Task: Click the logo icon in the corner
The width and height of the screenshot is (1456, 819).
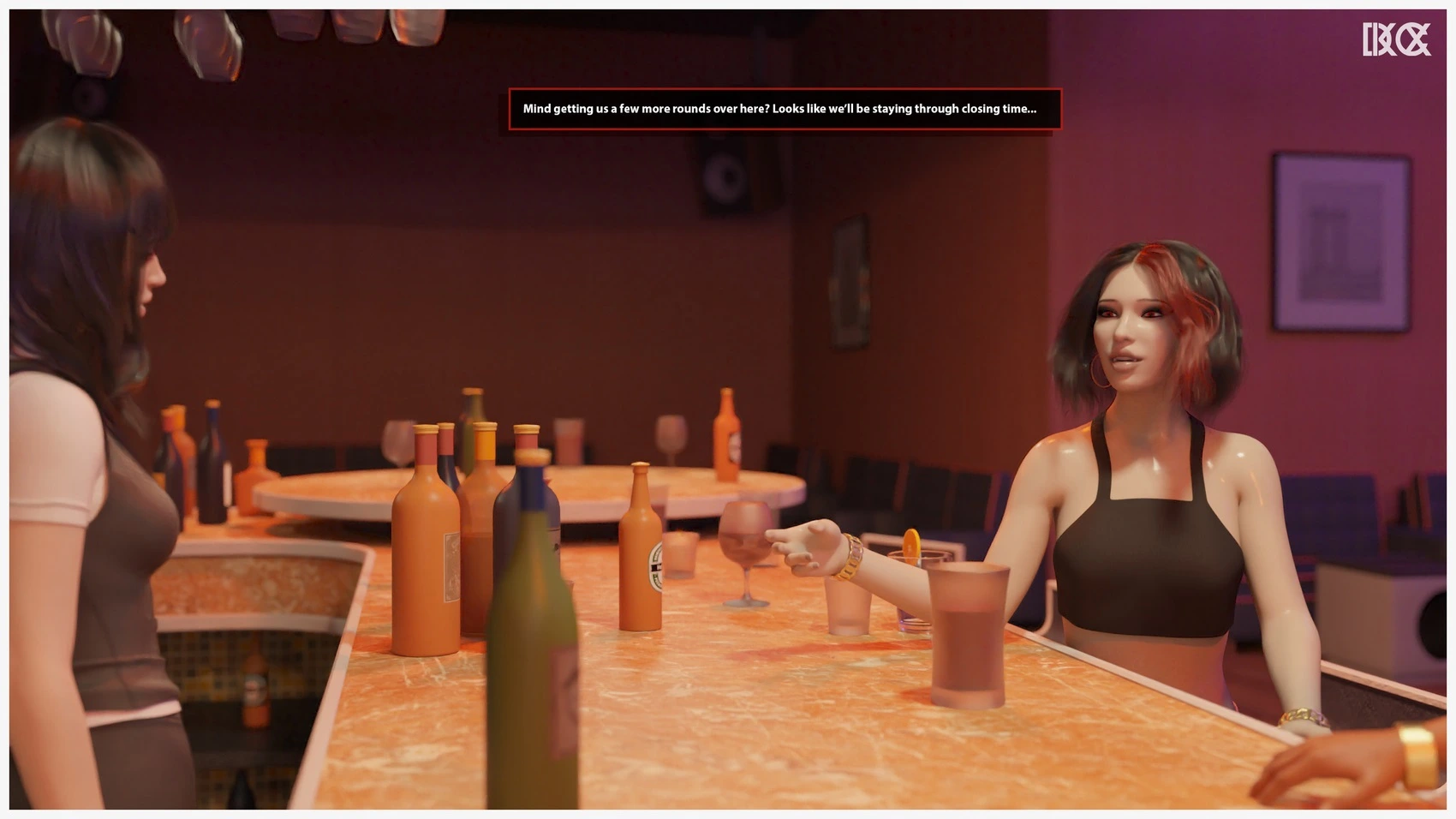Action: 1396,39
